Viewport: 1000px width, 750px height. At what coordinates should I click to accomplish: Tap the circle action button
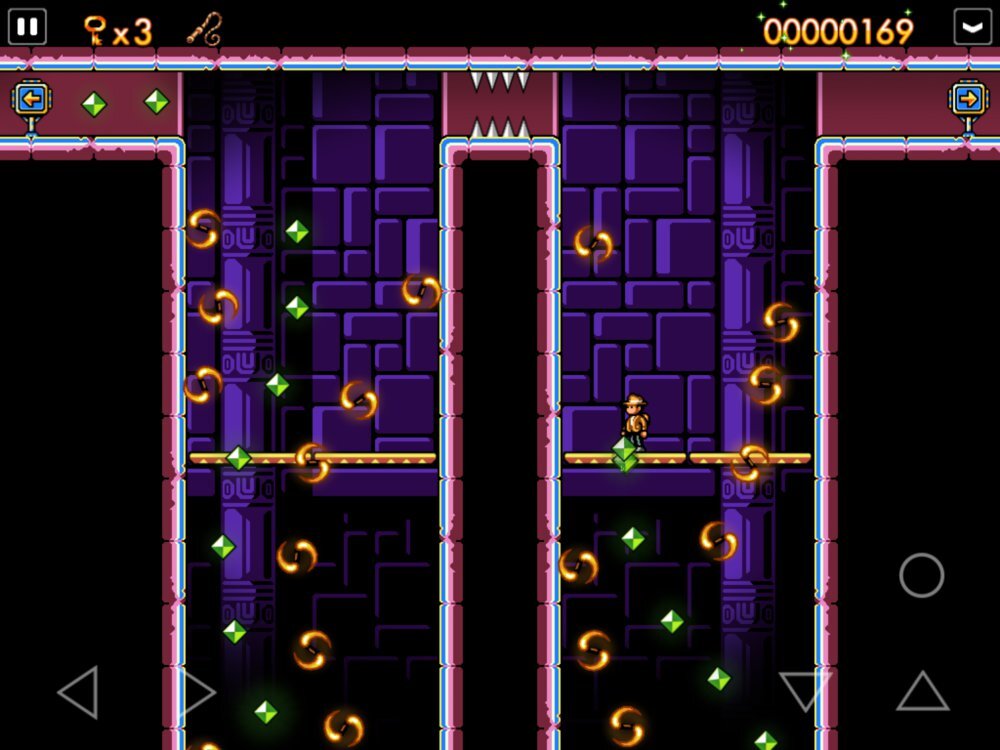click(x=921, y=575)
